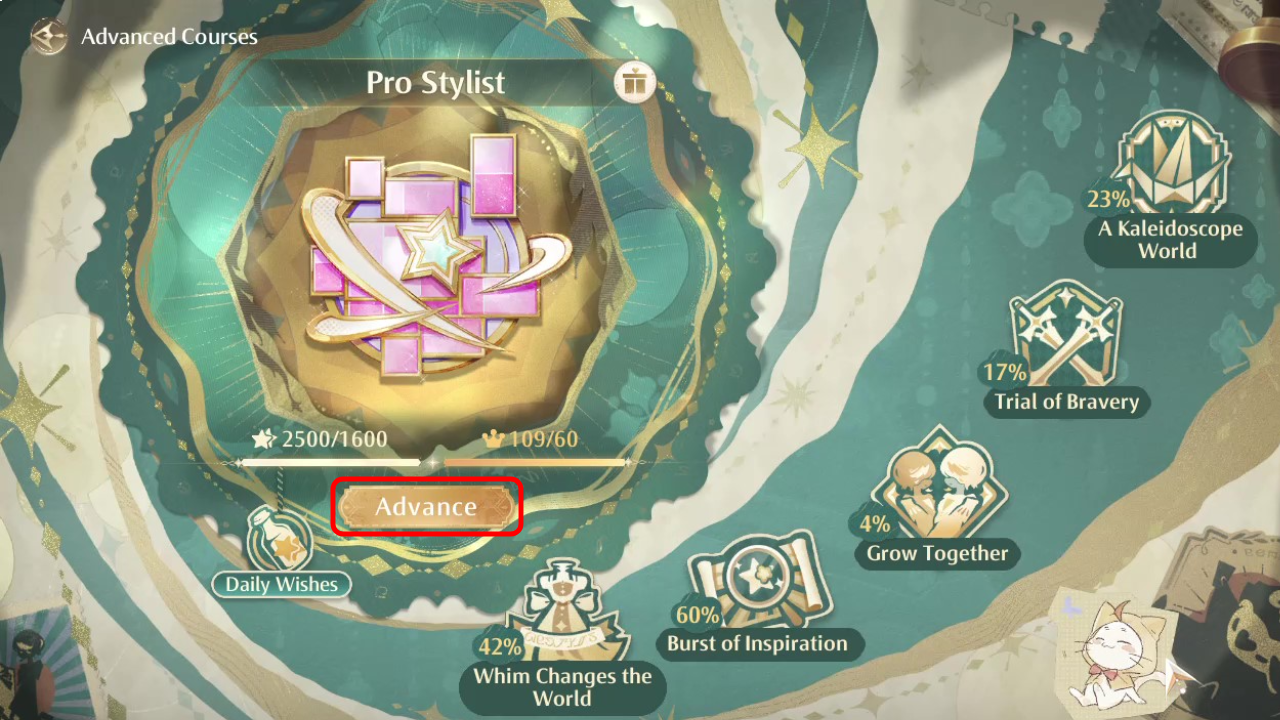
Task: Click the Burst of Inspiration scroll icon
Action: 760,580
